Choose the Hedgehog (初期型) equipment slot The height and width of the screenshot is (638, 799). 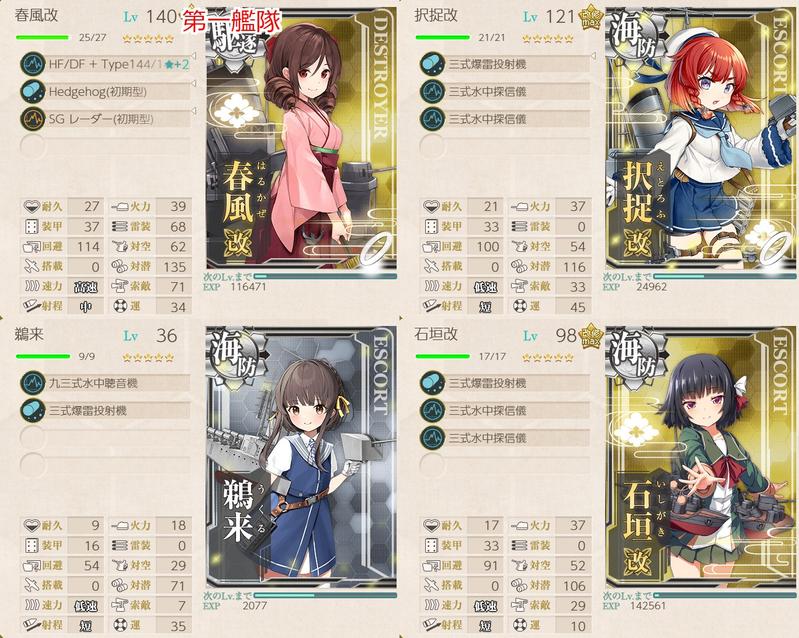(x=105, y=92)
